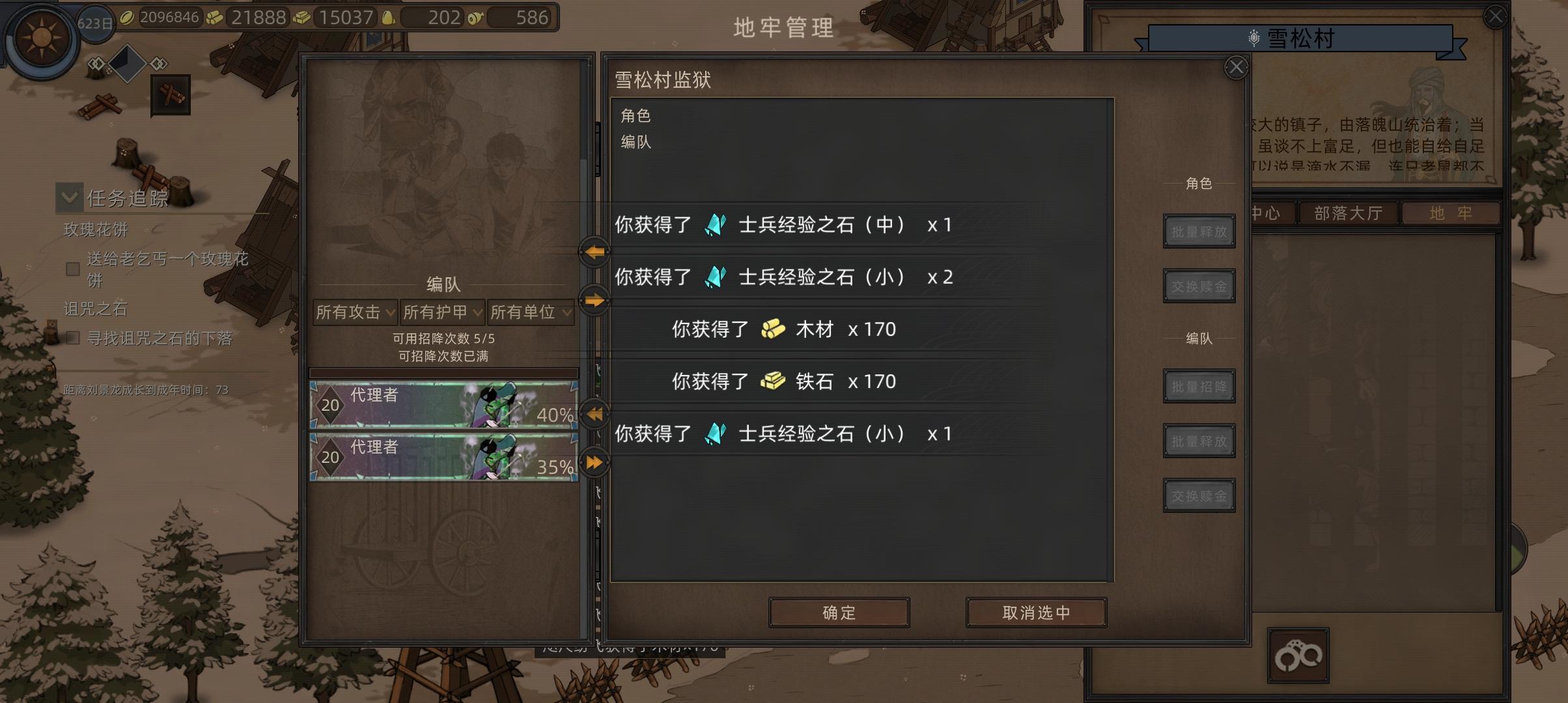Check the quest box 寻找诅咒之石的下落
The width and height of the screenshot is (1568, 703).
(72, 339)
